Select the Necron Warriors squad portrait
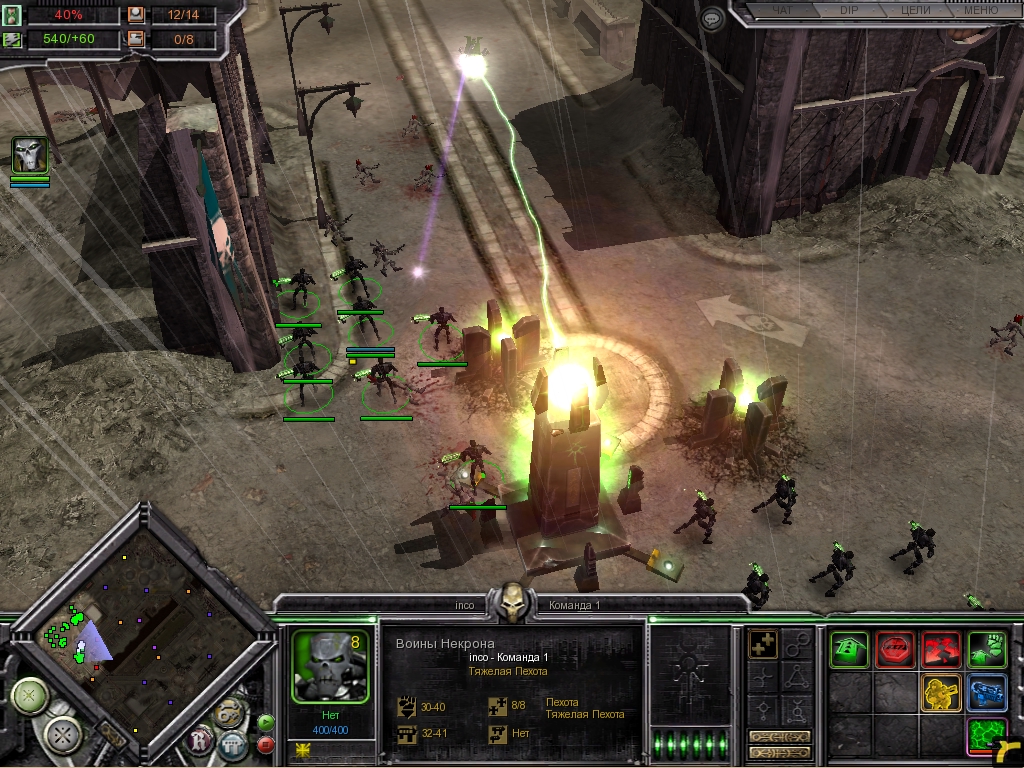The width and height of the screenshot is (1024, 768). 330,667
